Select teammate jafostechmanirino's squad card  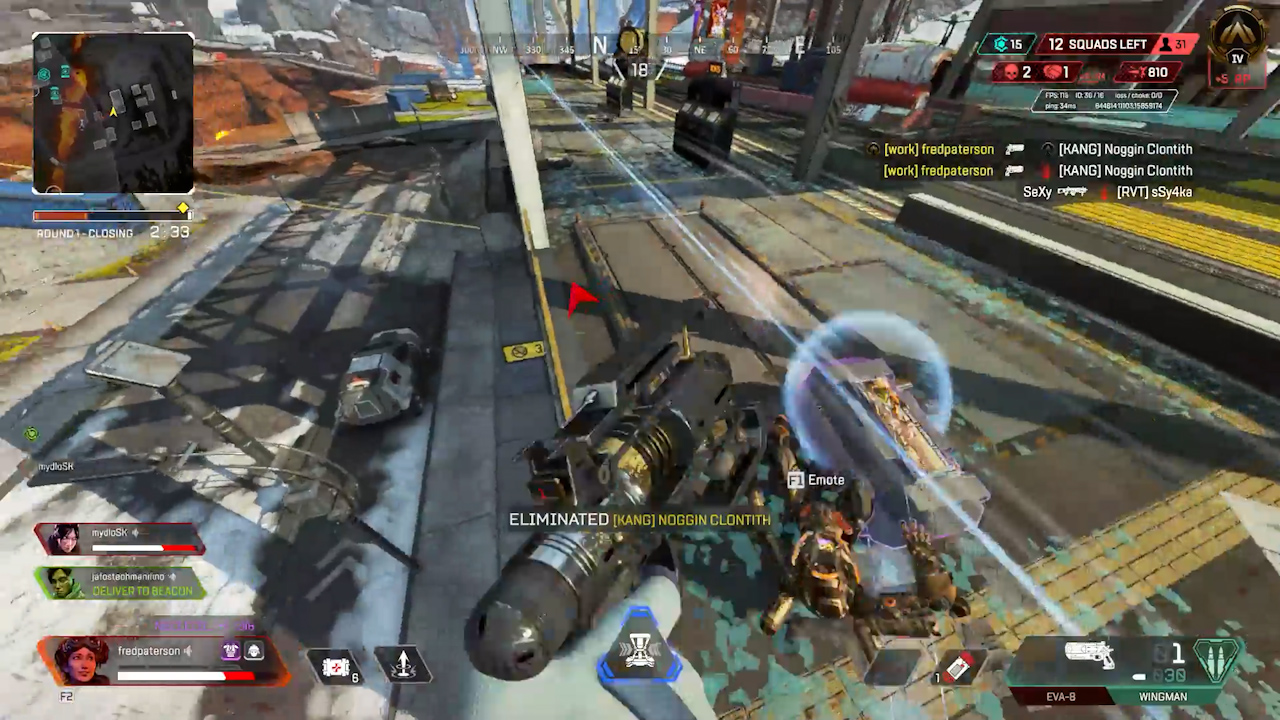tap(120, 582)
